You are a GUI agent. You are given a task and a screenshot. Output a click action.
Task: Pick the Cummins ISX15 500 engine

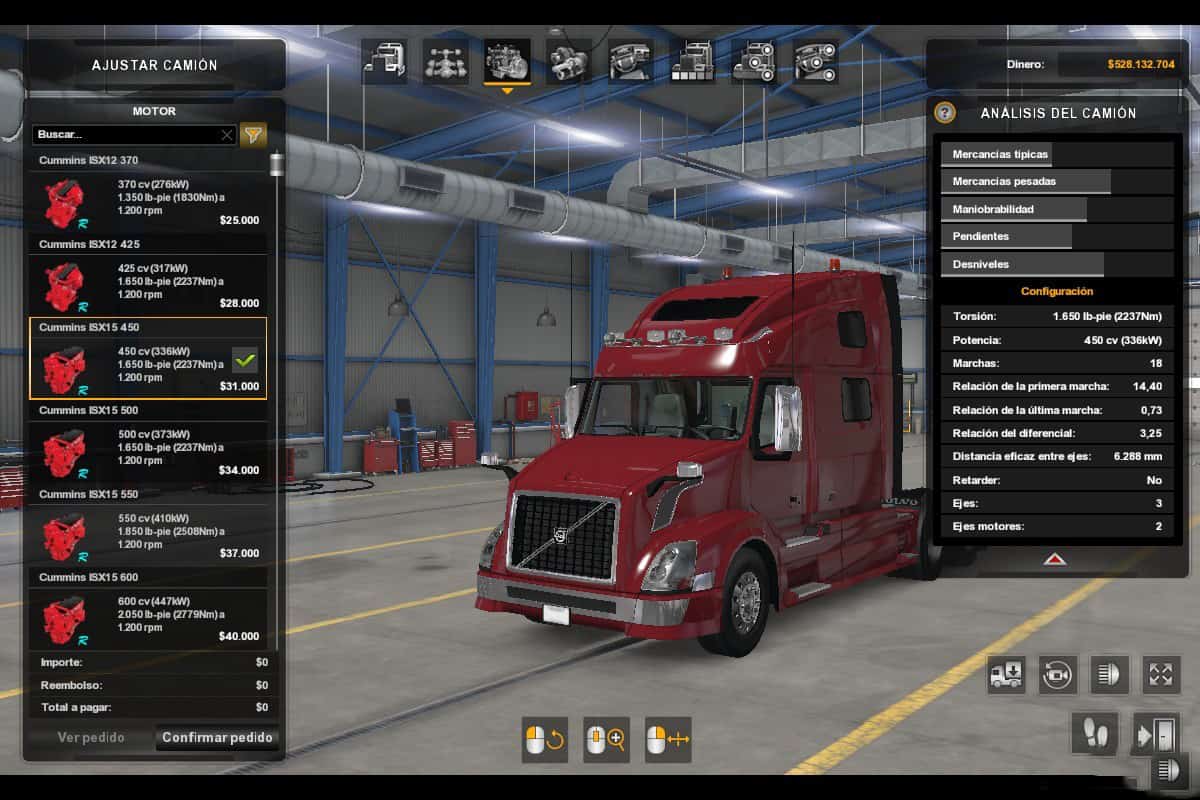(x=148, y=449)
